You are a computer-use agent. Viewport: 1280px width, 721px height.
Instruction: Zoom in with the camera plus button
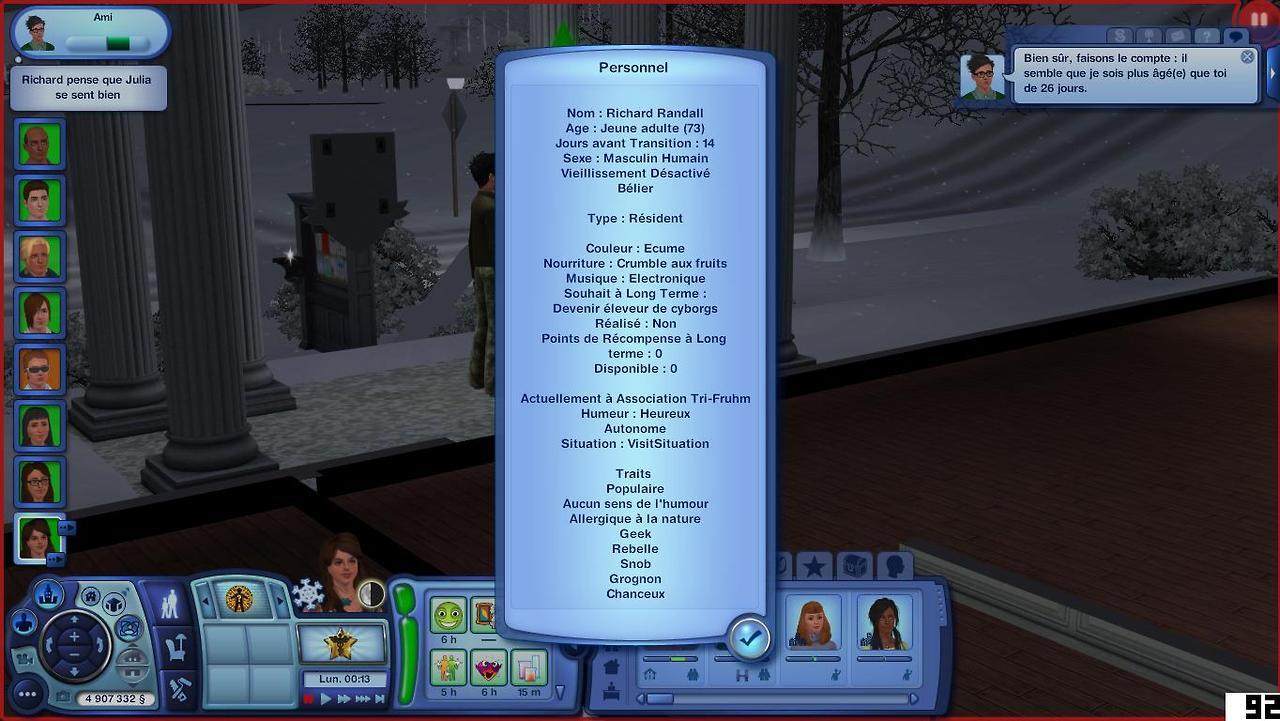(74, 636)
